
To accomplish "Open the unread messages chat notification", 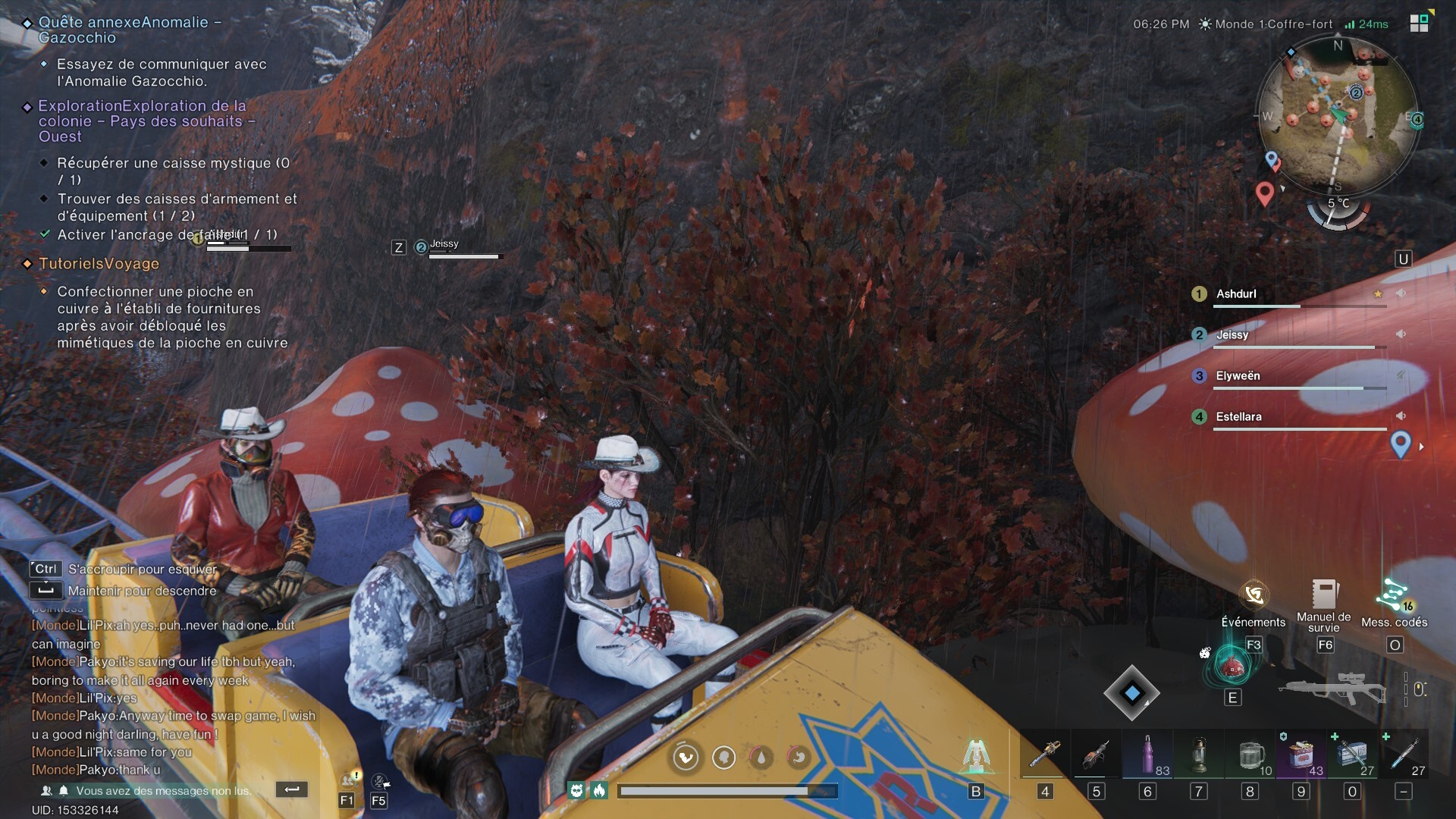I will point(162,791).
